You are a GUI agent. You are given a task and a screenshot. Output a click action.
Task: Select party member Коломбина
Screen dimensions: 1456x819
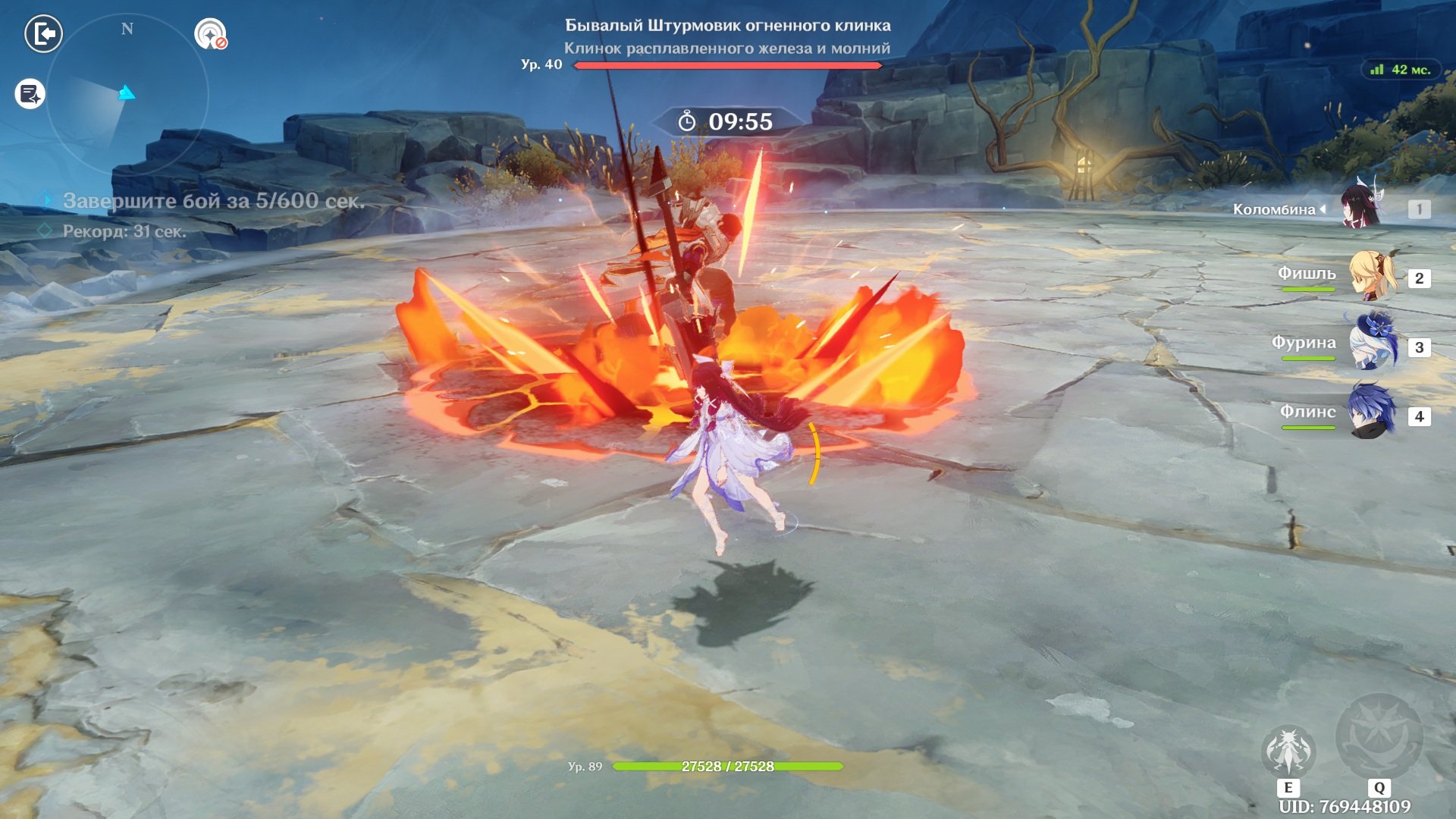[x=1362, y=206]
